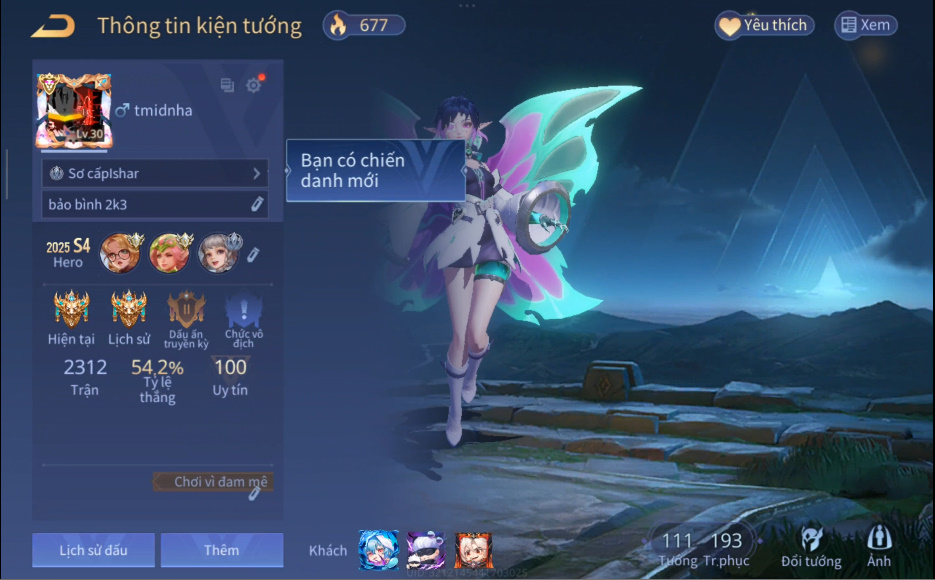
Task: Click the Thêm button
Action: click(x=221, y=550)
